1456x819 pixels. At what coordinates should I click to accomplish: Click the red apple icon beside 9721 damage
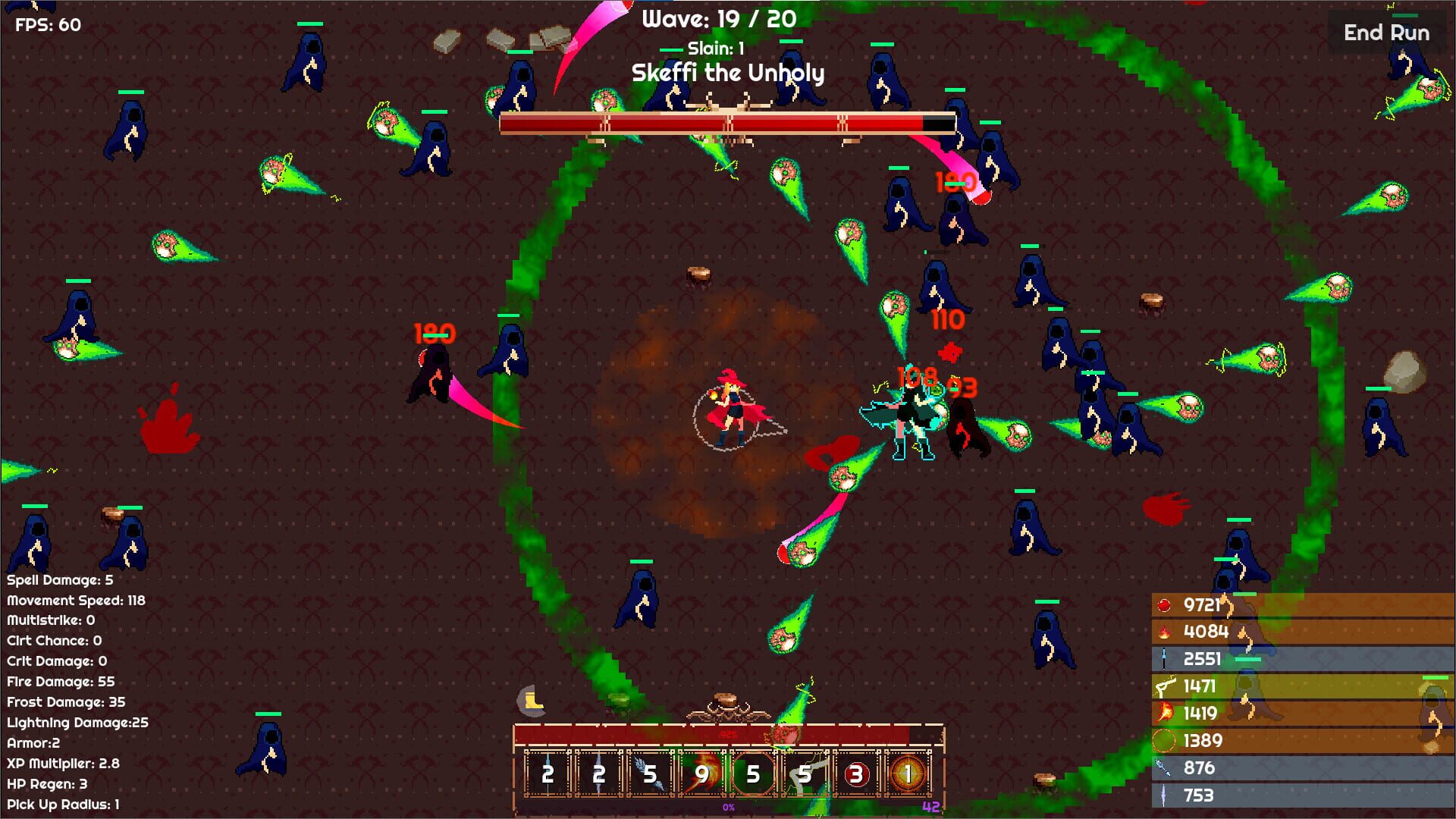click(x=1164, y=606)
